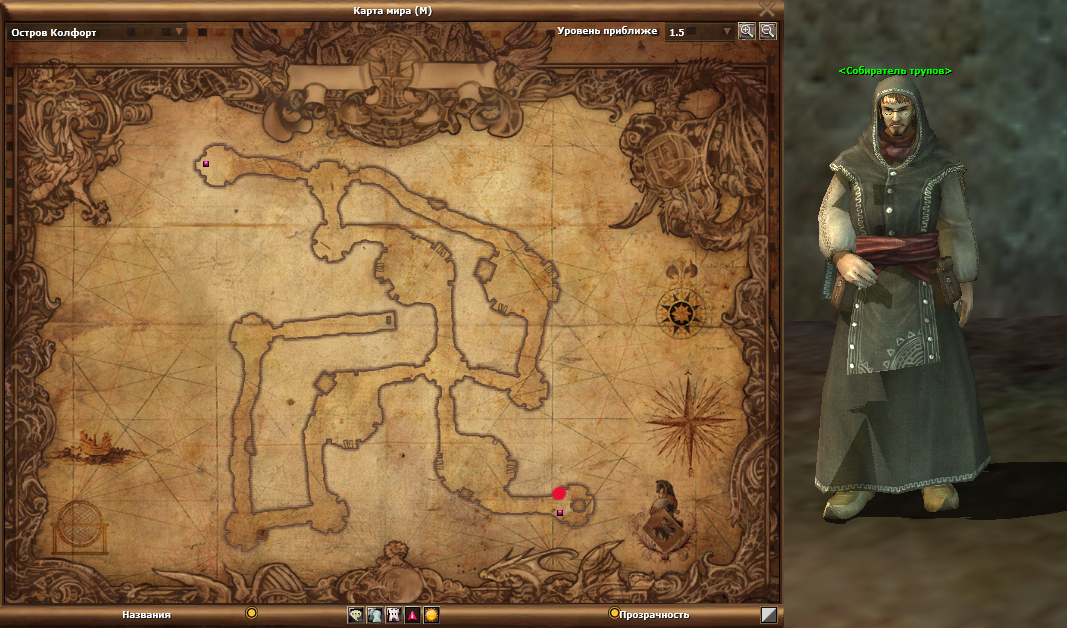Image resolution: width=1067 pixels, height=628 pixels.
Task: Click the grey square button in map corner
Action: pos(768,615)
